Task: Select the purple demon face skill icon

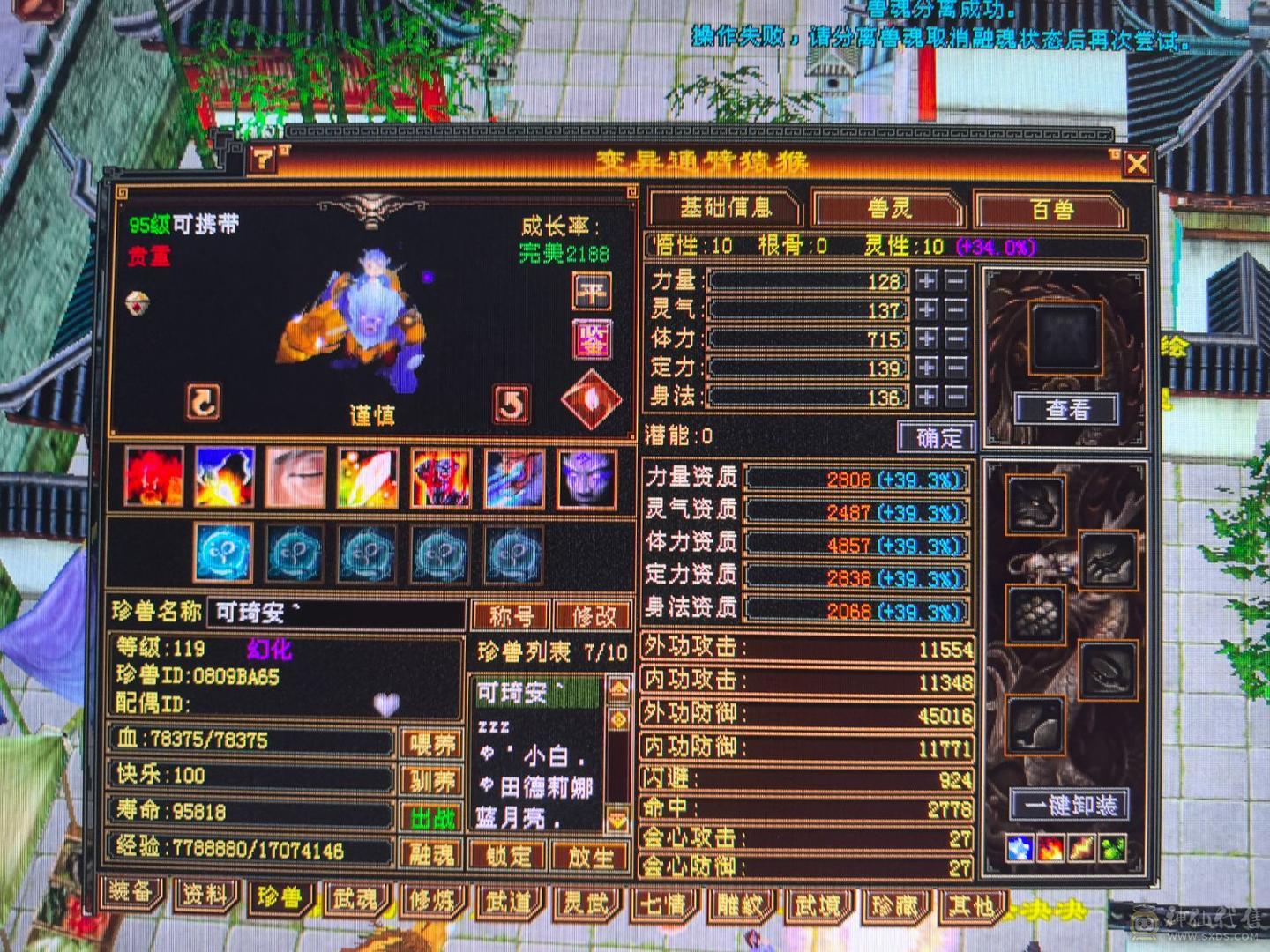Action: pos(588,480)
